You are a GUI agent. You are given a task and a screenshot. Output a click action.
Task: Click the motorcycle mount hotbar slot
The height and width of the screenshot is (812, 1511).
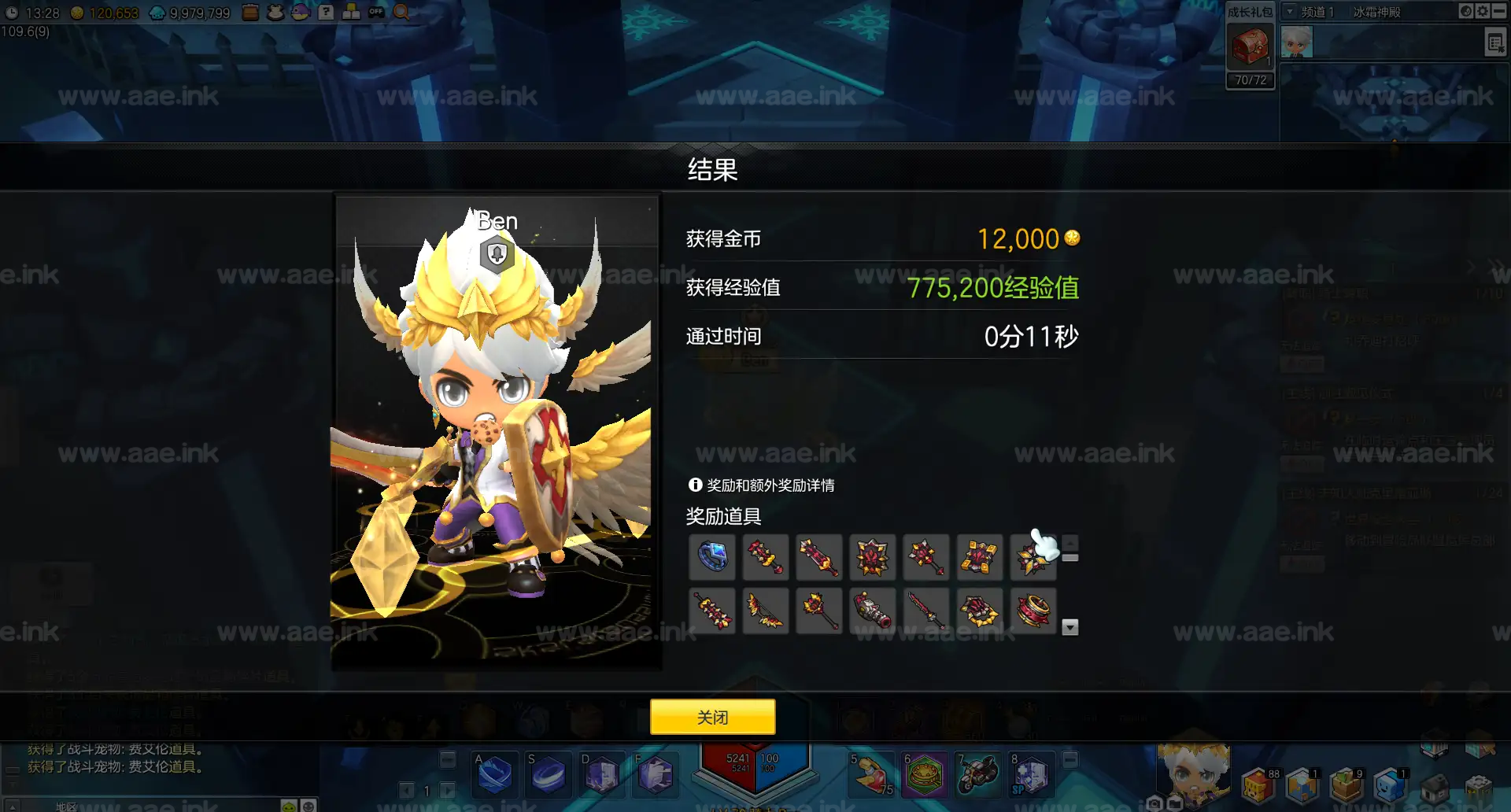coord(977,774)
